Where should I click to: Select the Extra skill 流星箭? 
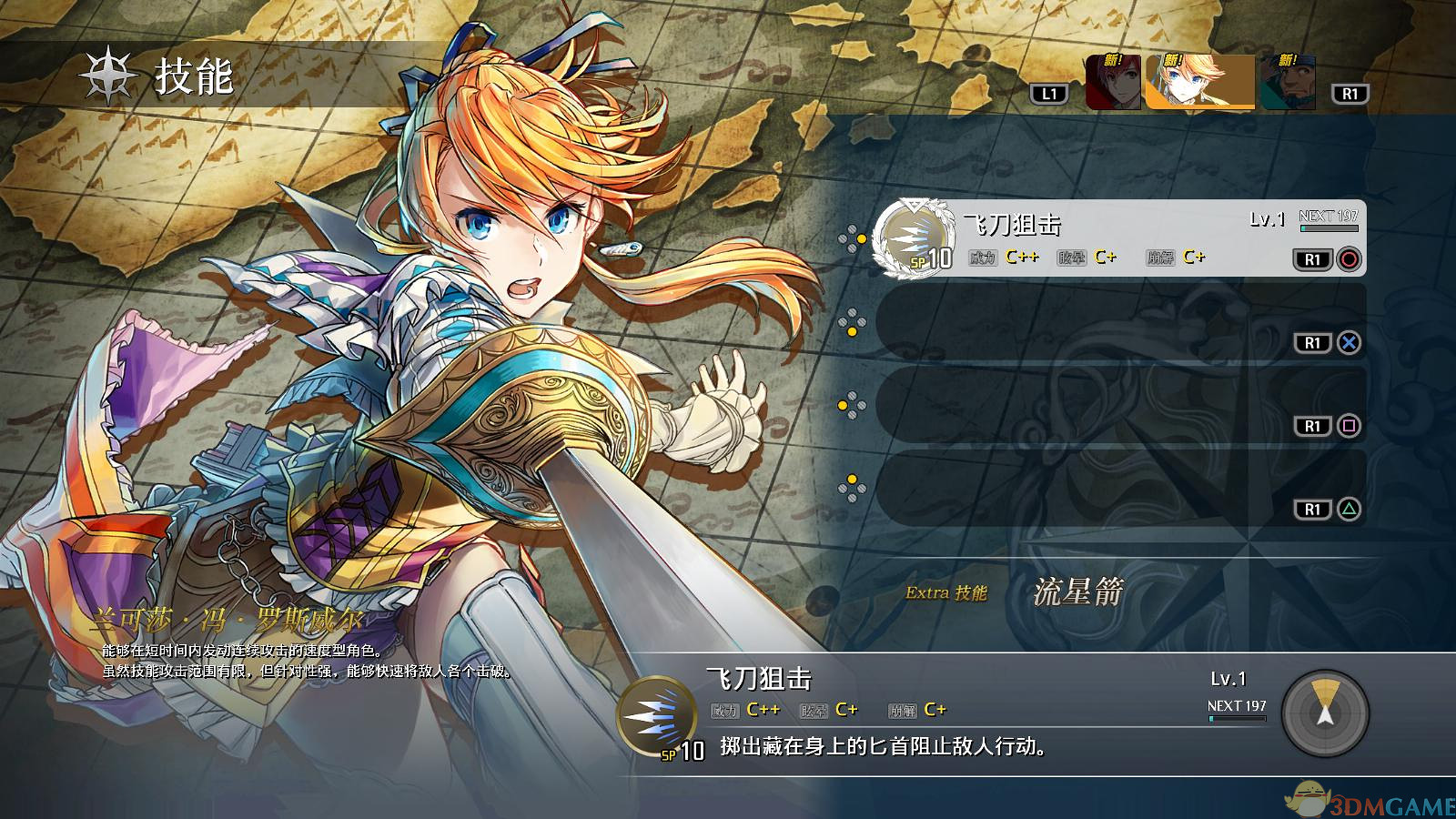pyautogui.click(x=1078, y=592)
